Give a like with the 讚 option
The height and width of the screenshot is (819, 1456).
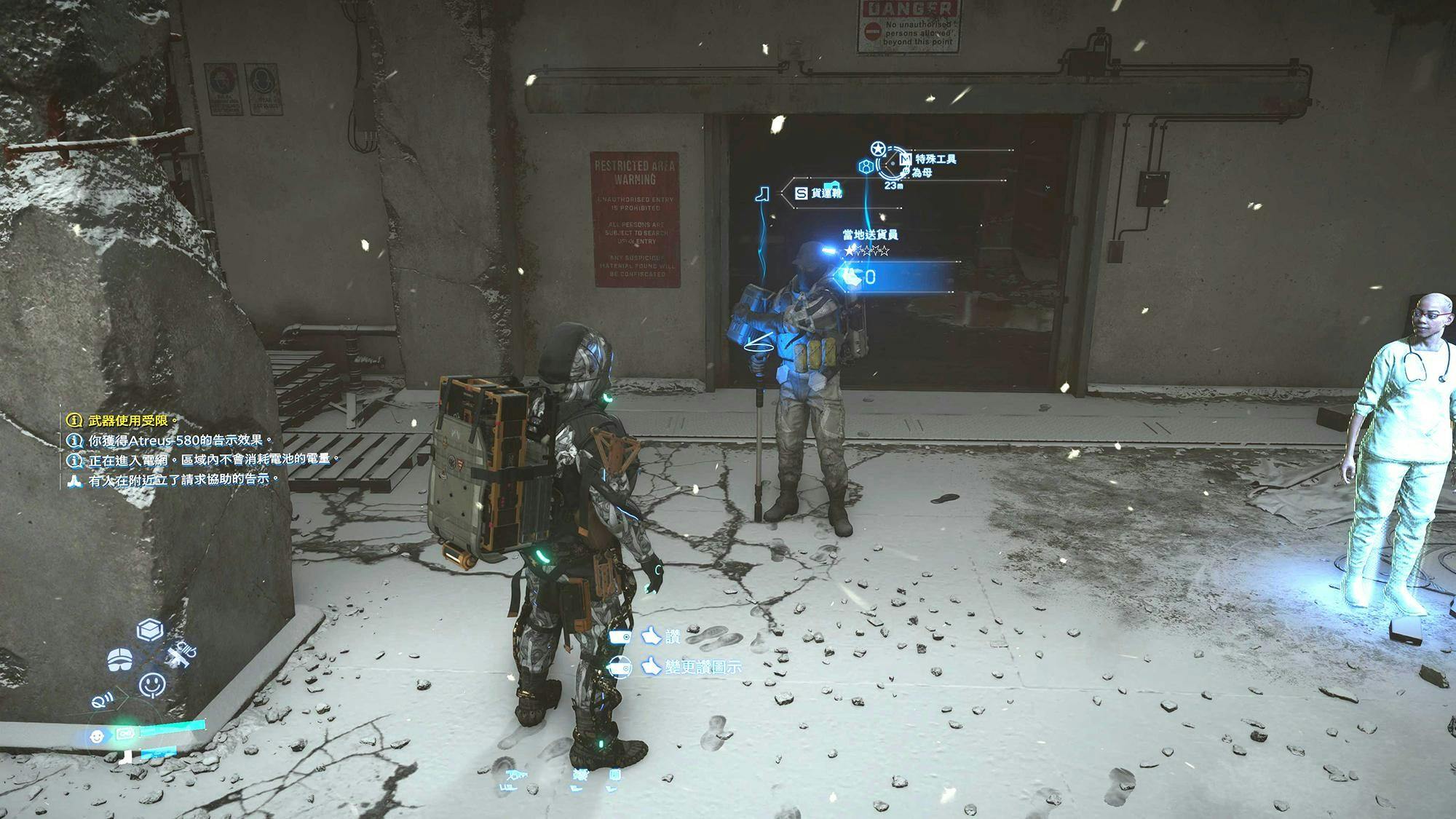tap(661, 637)
